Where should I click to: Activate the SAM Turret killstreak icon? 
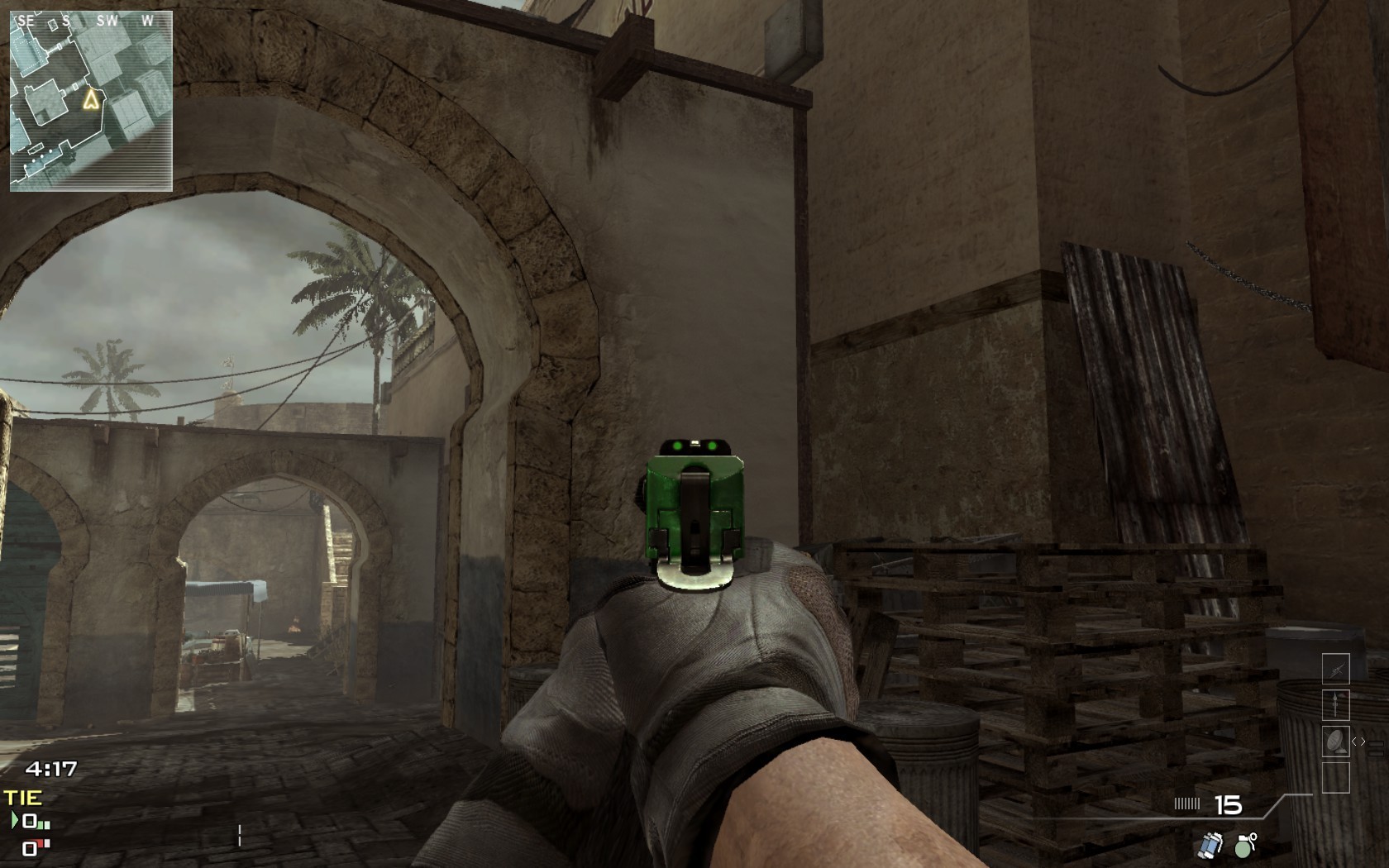1336,742
